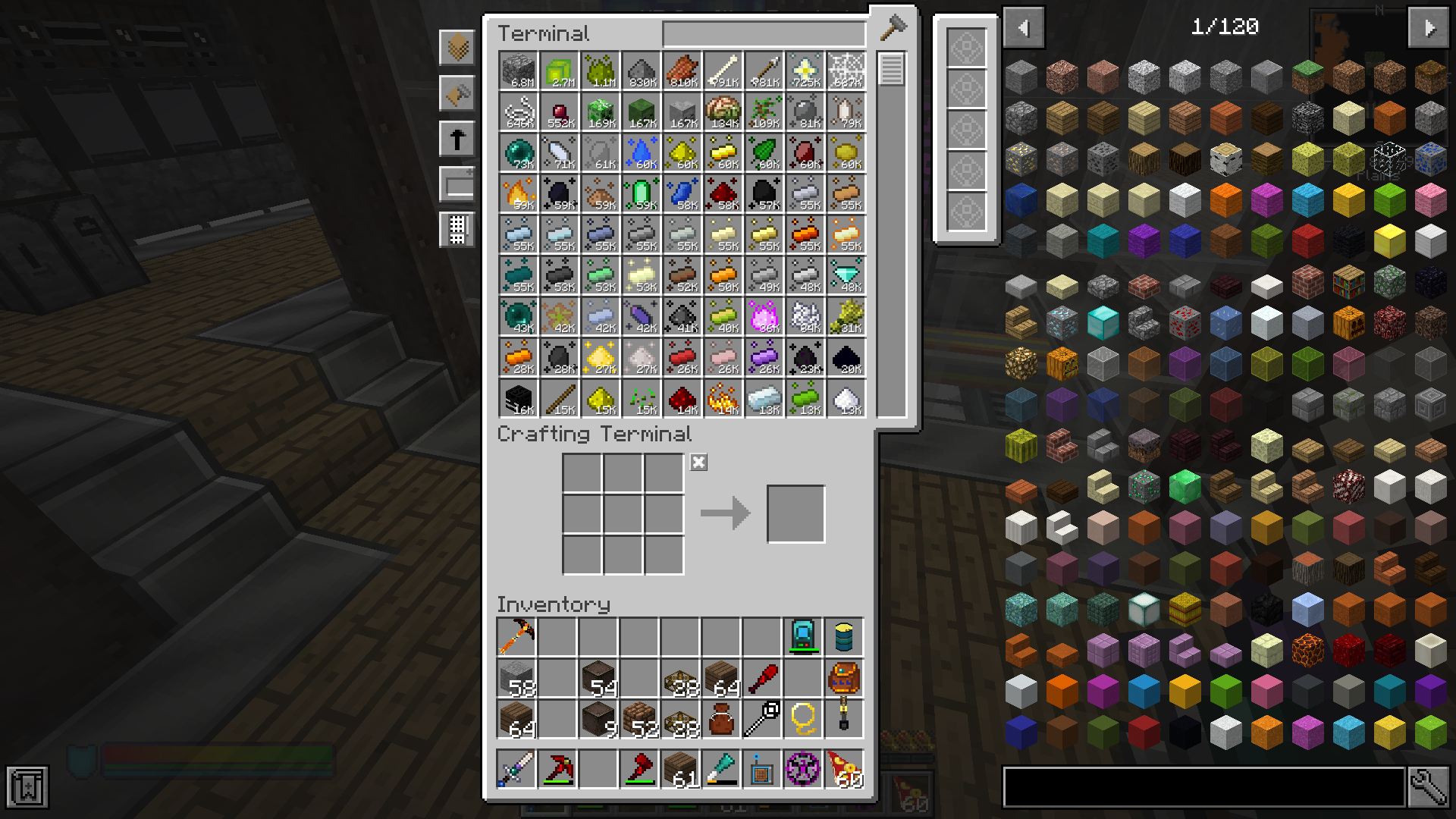The height and width of the screenshot is (819, 1456).
Task: Click the item list search bar
Action: pos(1203,787)
